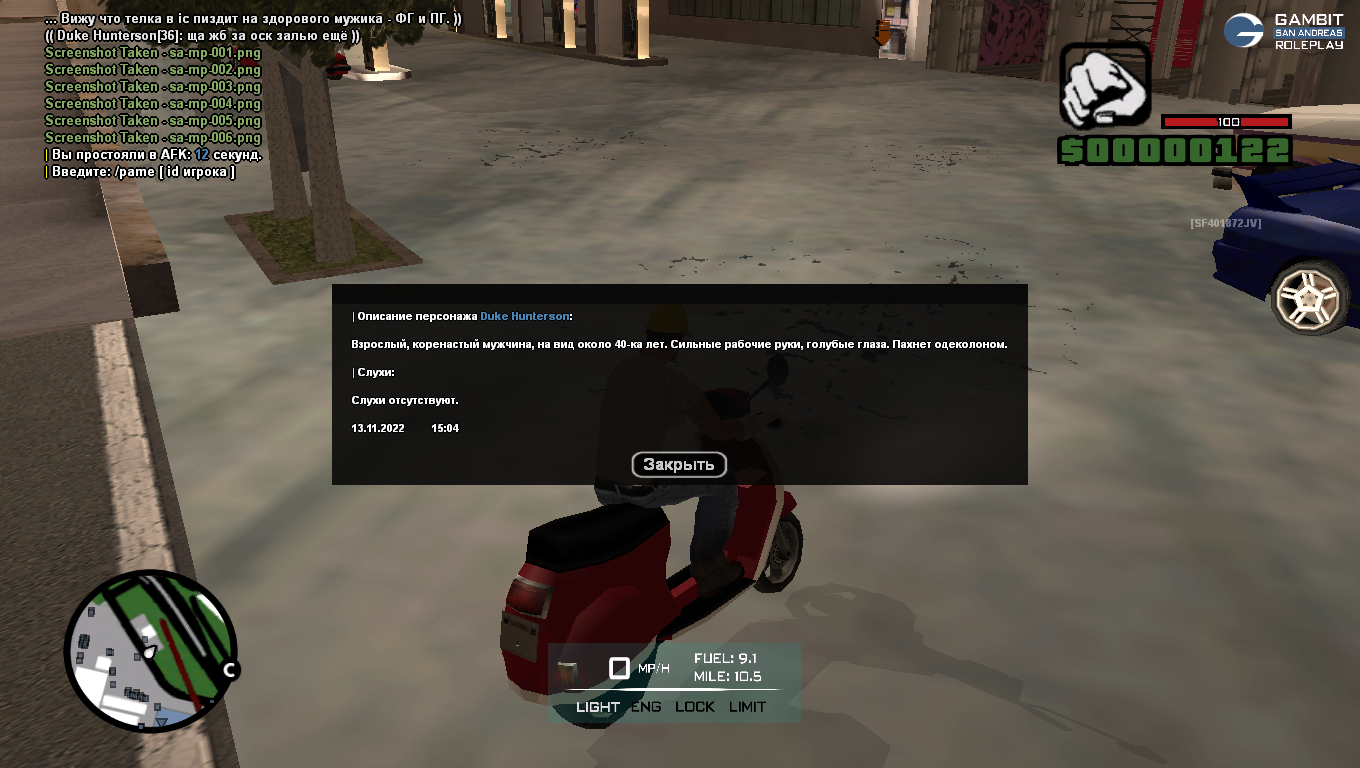Viewport: 1360px width, 768px height.
Task: Close the character description dialog with Закрыть
Action: [x=678, y=464]
